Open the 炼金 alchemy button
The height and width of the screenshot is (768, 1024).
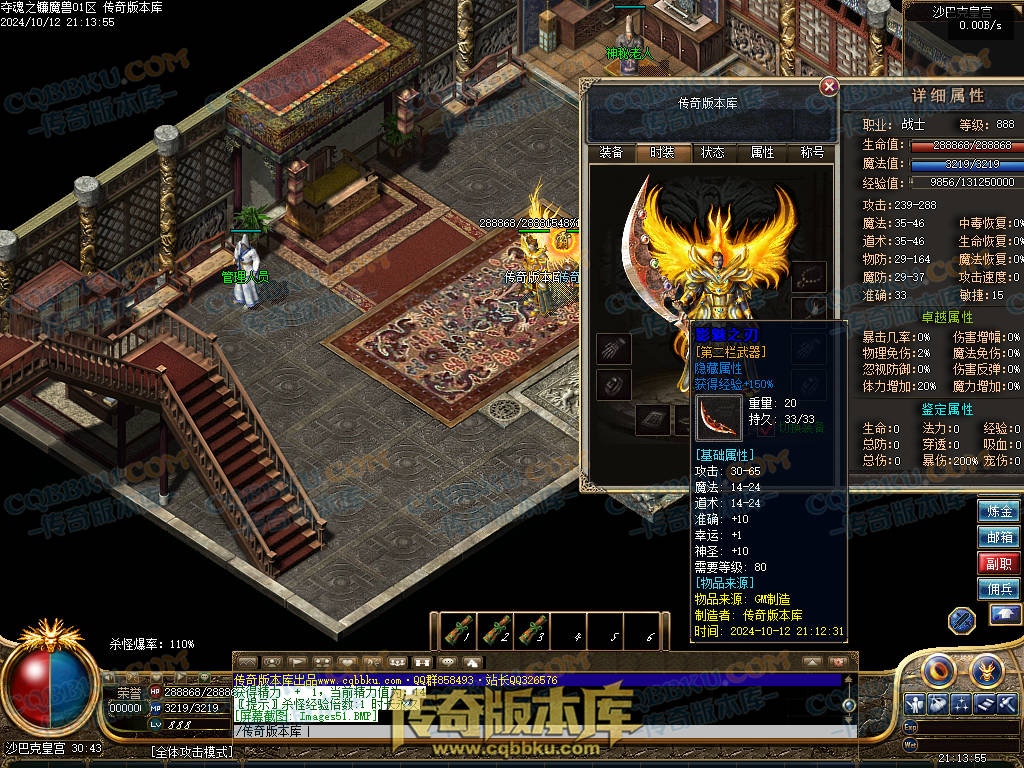tap(999, 511)
